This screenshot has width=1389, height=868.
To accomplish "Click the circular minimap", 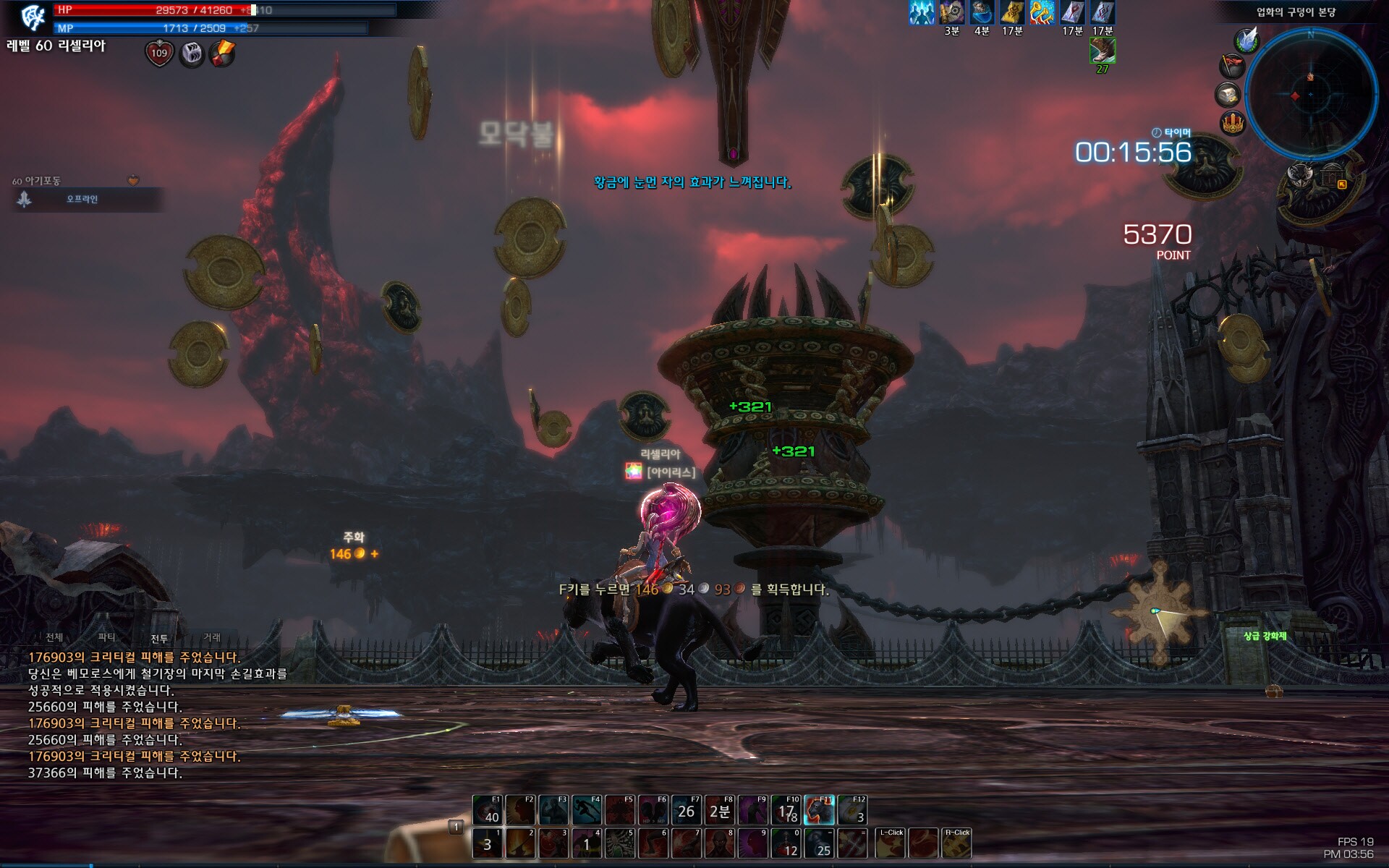I will point(1310,94).
